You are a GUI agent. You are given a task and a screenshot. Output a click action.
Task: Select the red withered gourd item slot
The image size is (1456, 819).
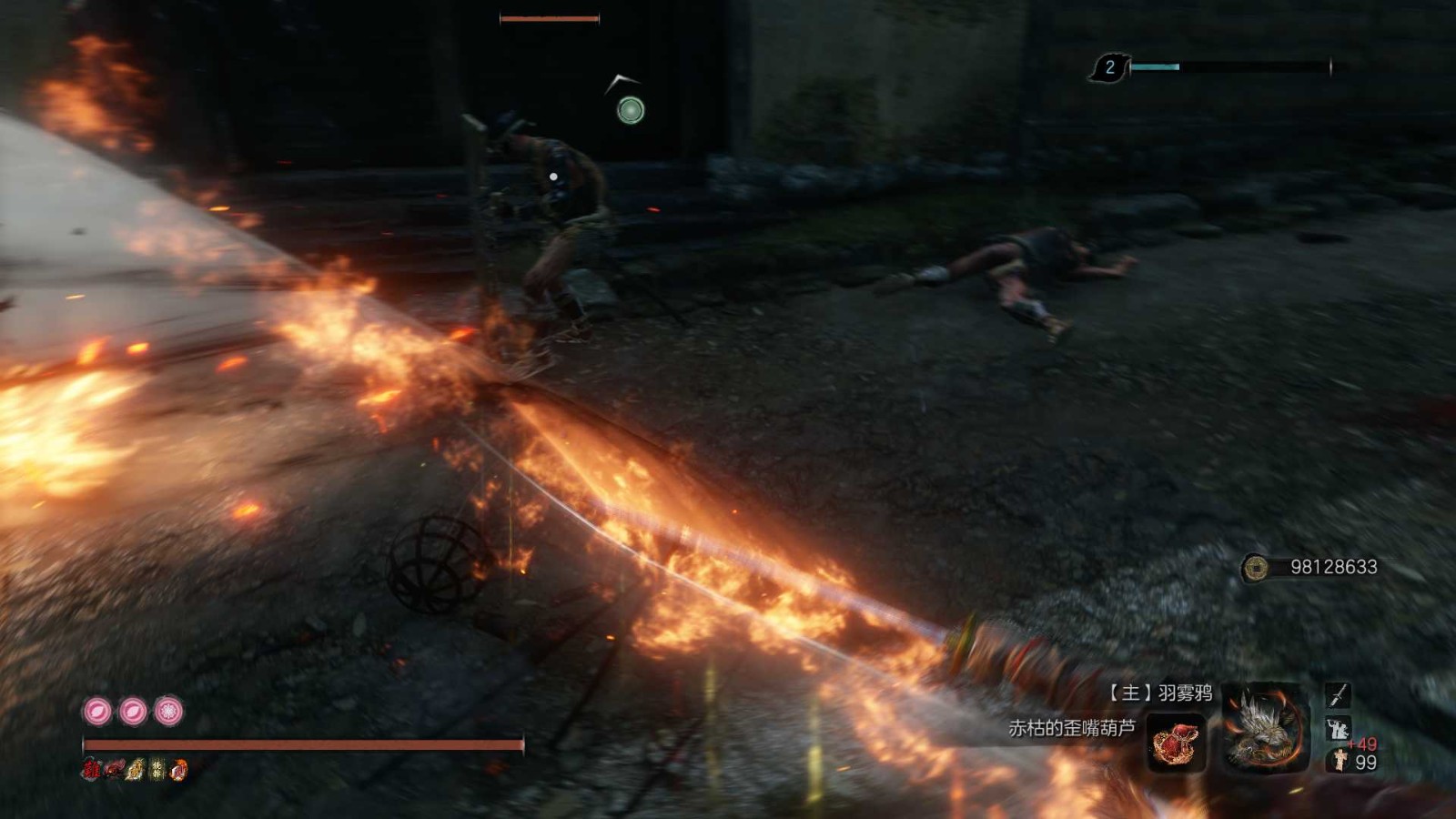pyautogui.click(x=1176, y=743)
